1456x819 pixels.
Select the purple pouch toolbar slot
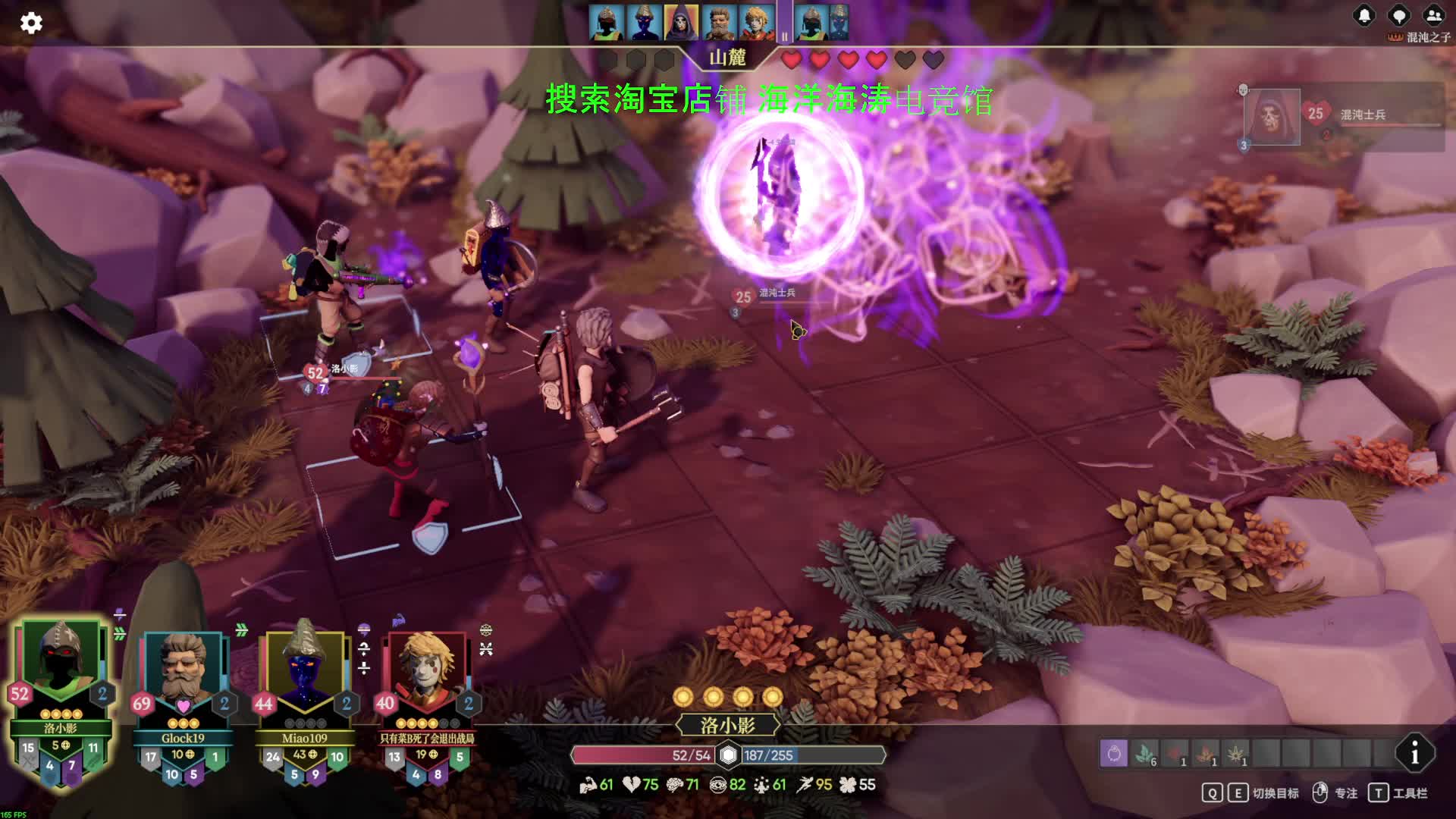(x=1114, y=754)
